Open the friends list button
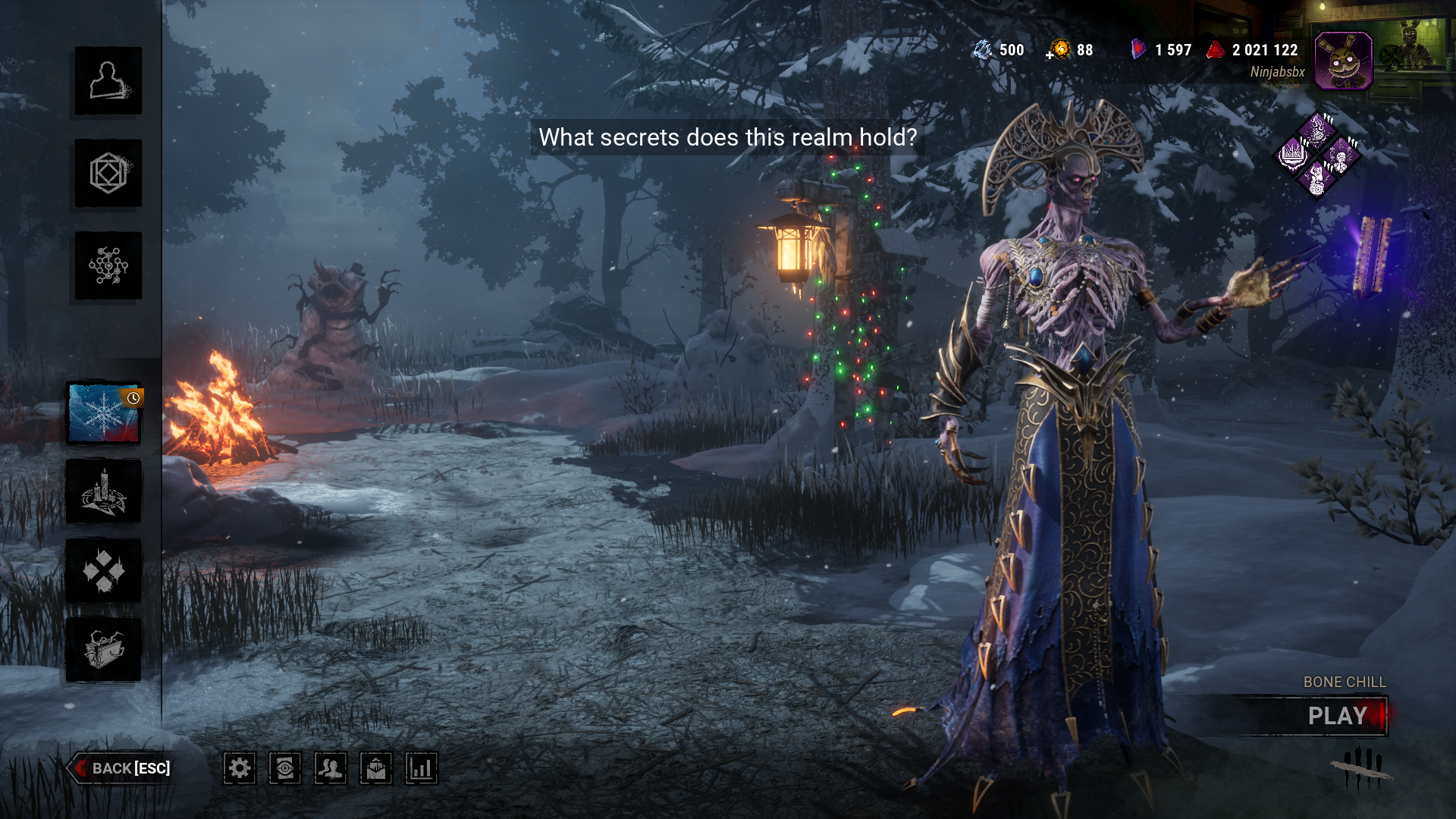Image resolution: width=1456 pixels, height=819 pixels. (331, 768)
